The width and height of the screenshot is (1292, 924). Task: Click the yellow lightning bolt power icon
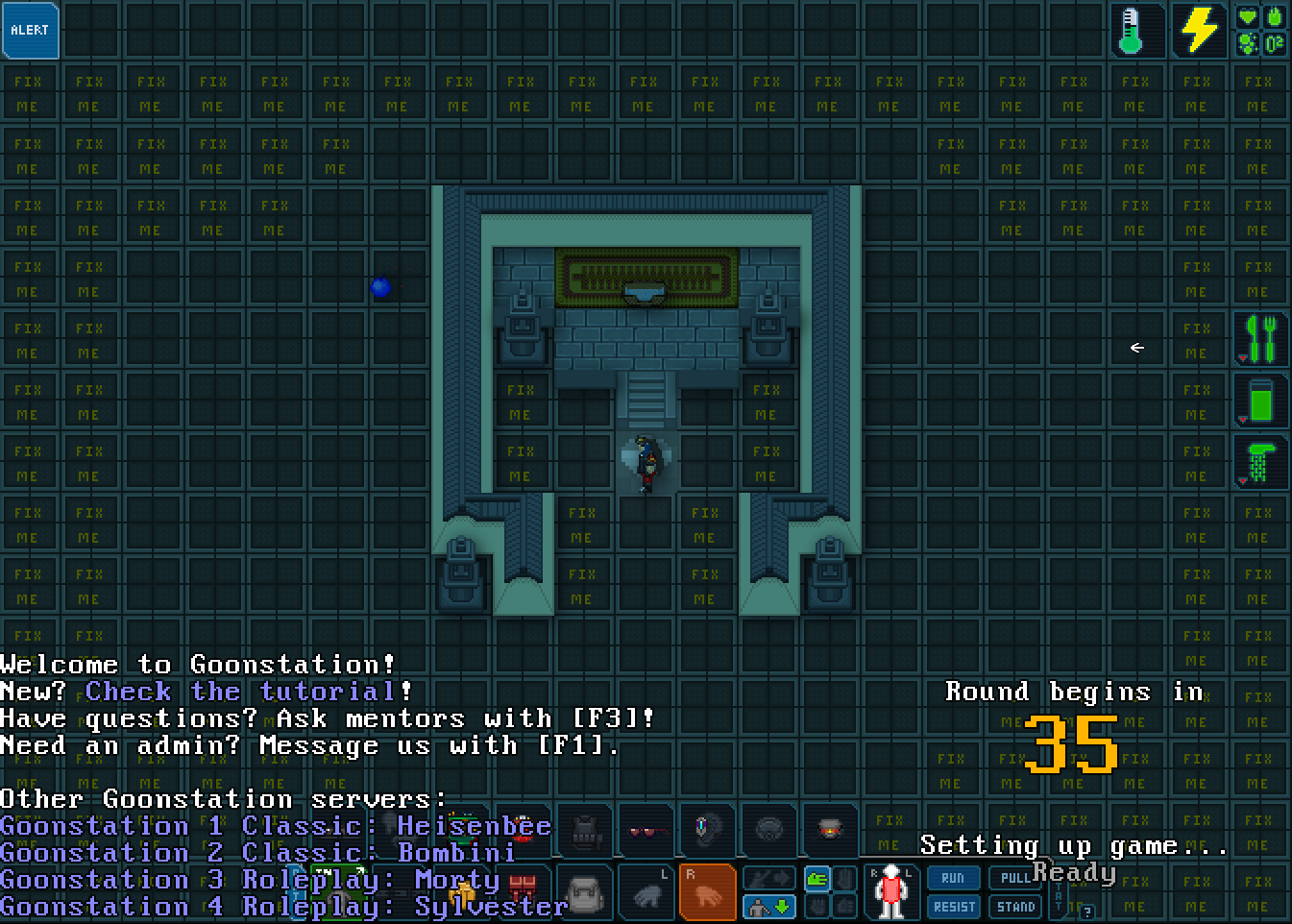tap(1198, 31)
